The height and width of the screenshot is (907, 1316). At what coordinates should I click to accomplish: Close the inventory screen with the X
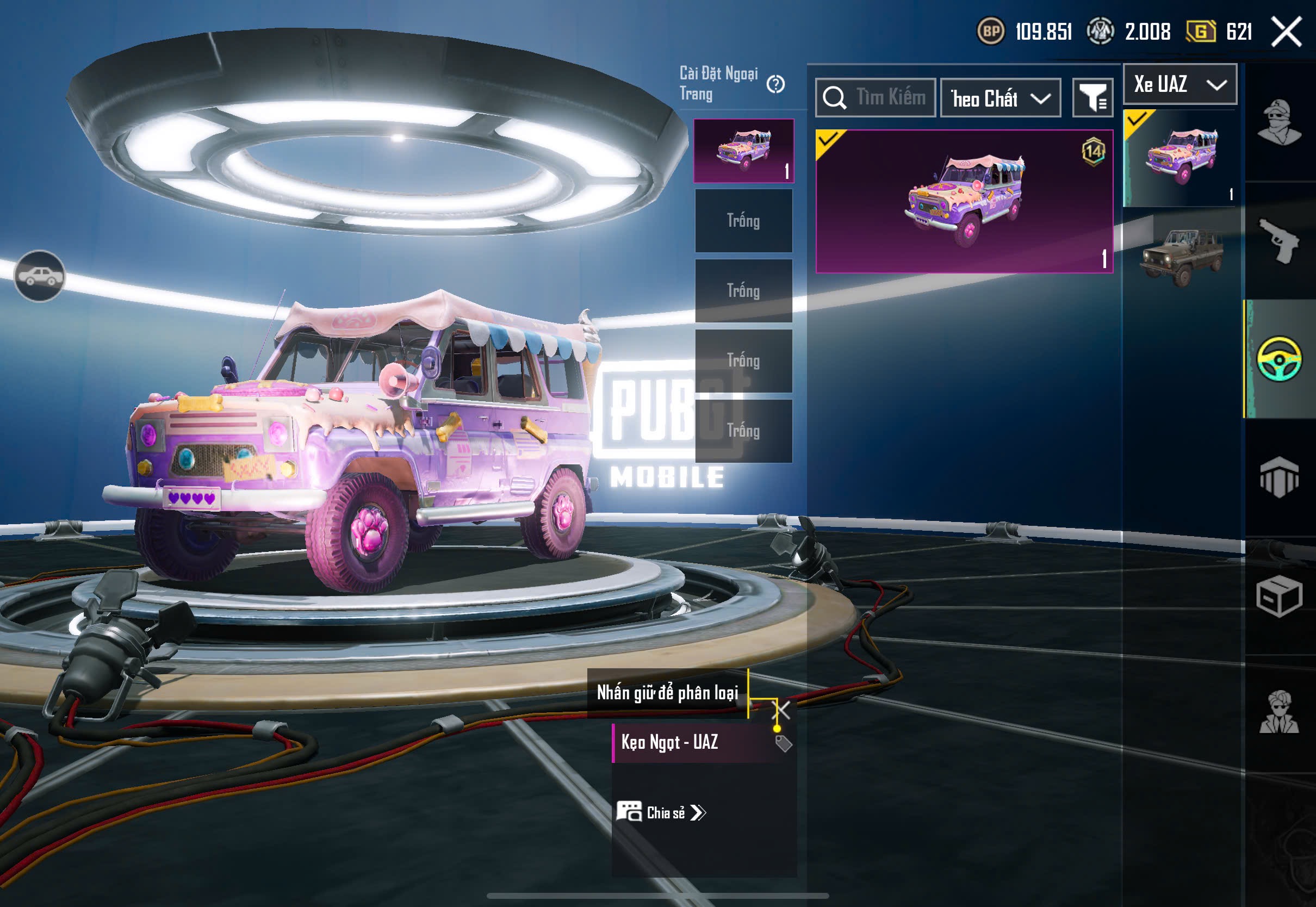(x=1286, y=31)
